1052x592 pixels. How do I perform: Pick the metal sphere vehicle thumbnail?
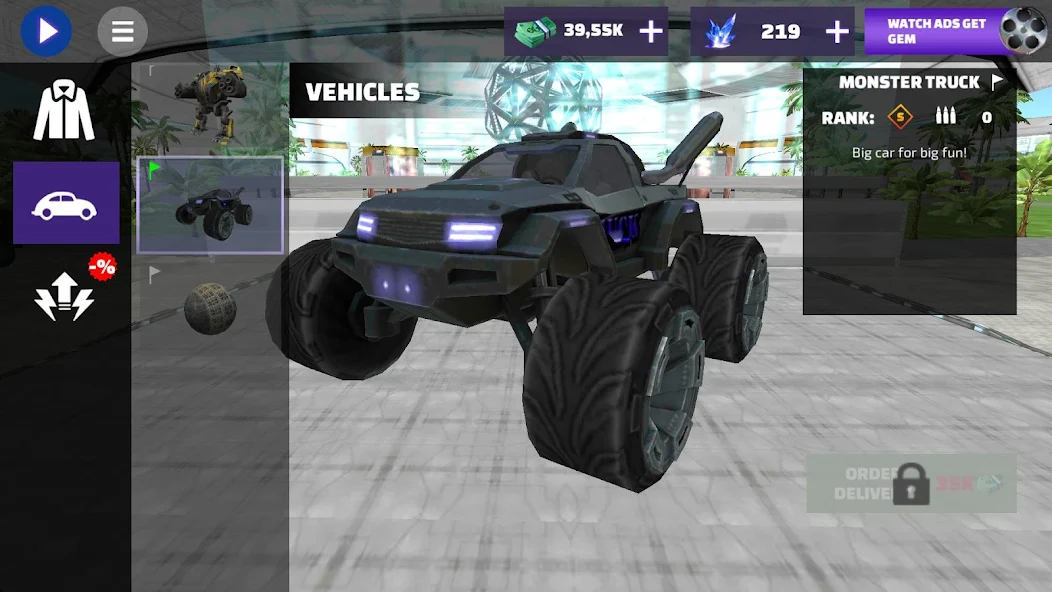210,308
